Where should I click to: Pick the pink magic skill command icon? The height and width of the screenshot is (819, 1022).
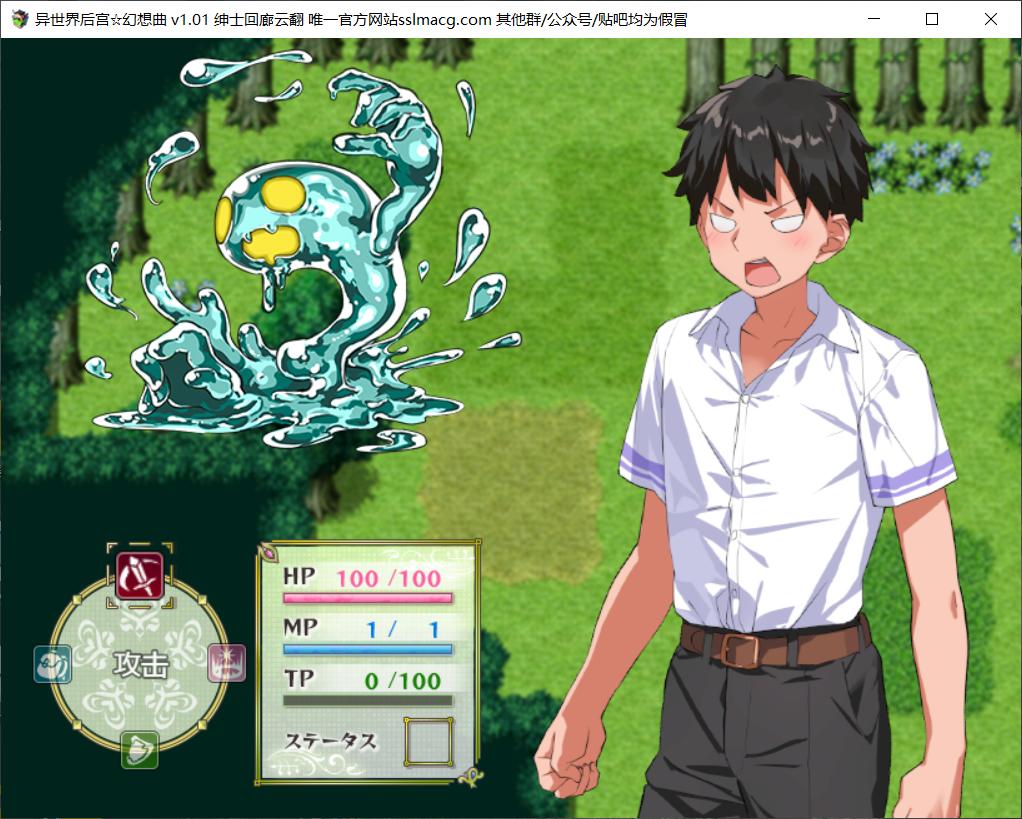point(227,663)
